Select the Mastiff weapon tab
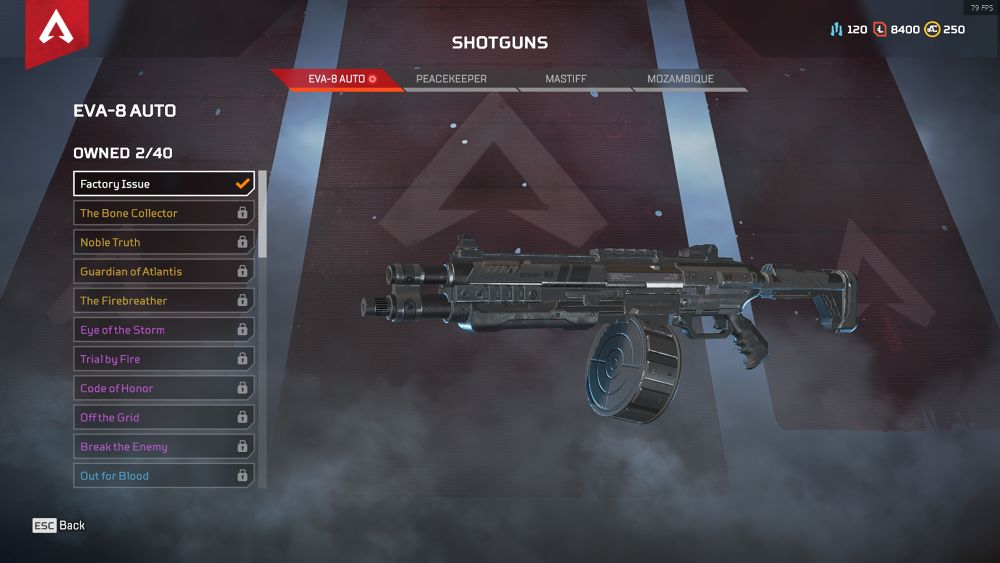 566,79
